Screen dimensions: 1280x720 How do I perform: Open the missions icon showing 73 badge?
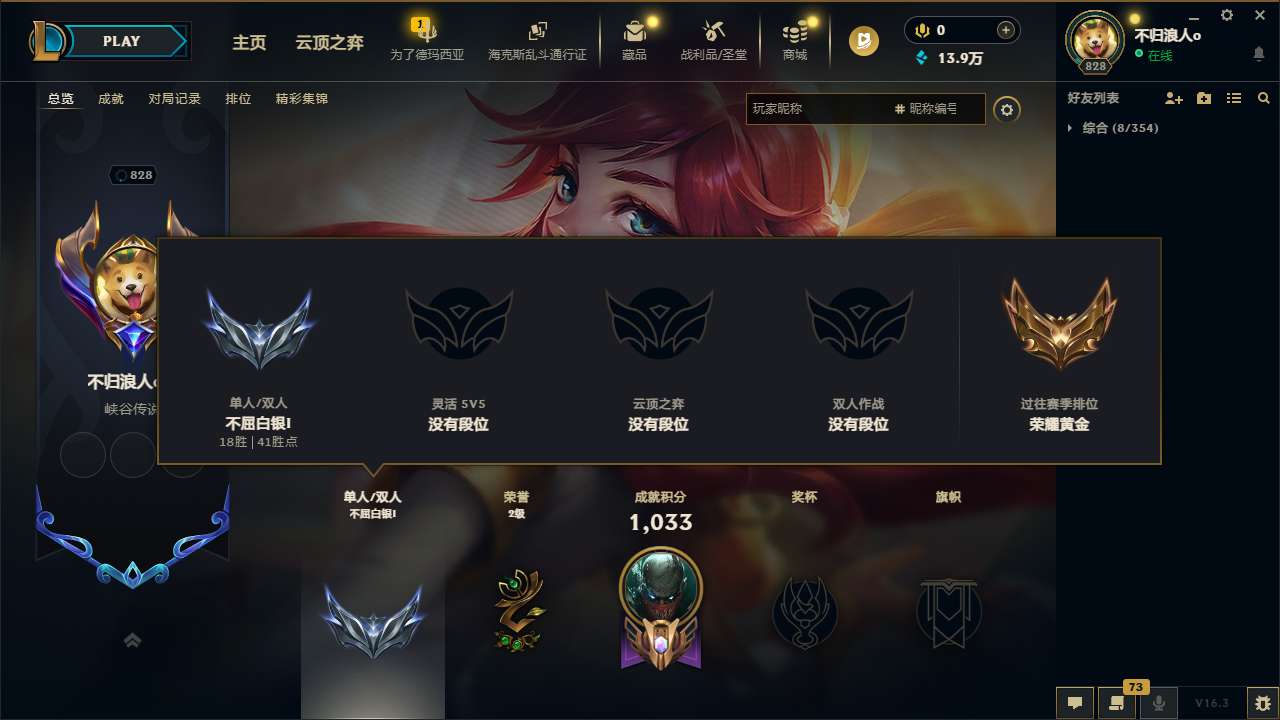pos(1117,703)
